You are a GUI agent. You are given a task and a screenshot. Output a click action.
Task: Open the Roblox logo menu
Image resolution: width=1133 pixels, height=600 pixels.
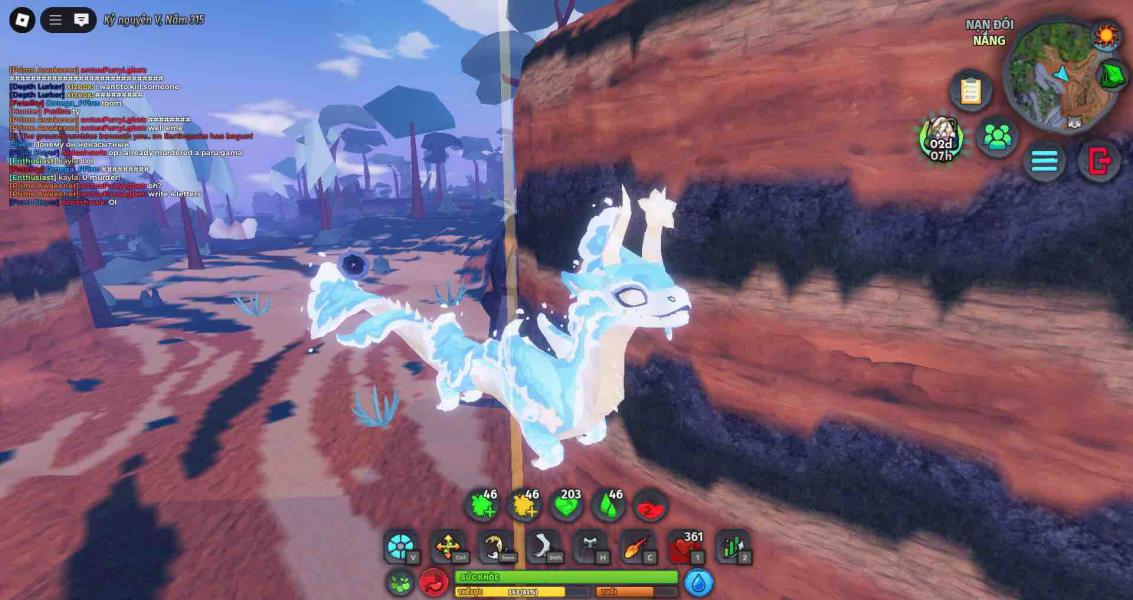coord(22,19)
